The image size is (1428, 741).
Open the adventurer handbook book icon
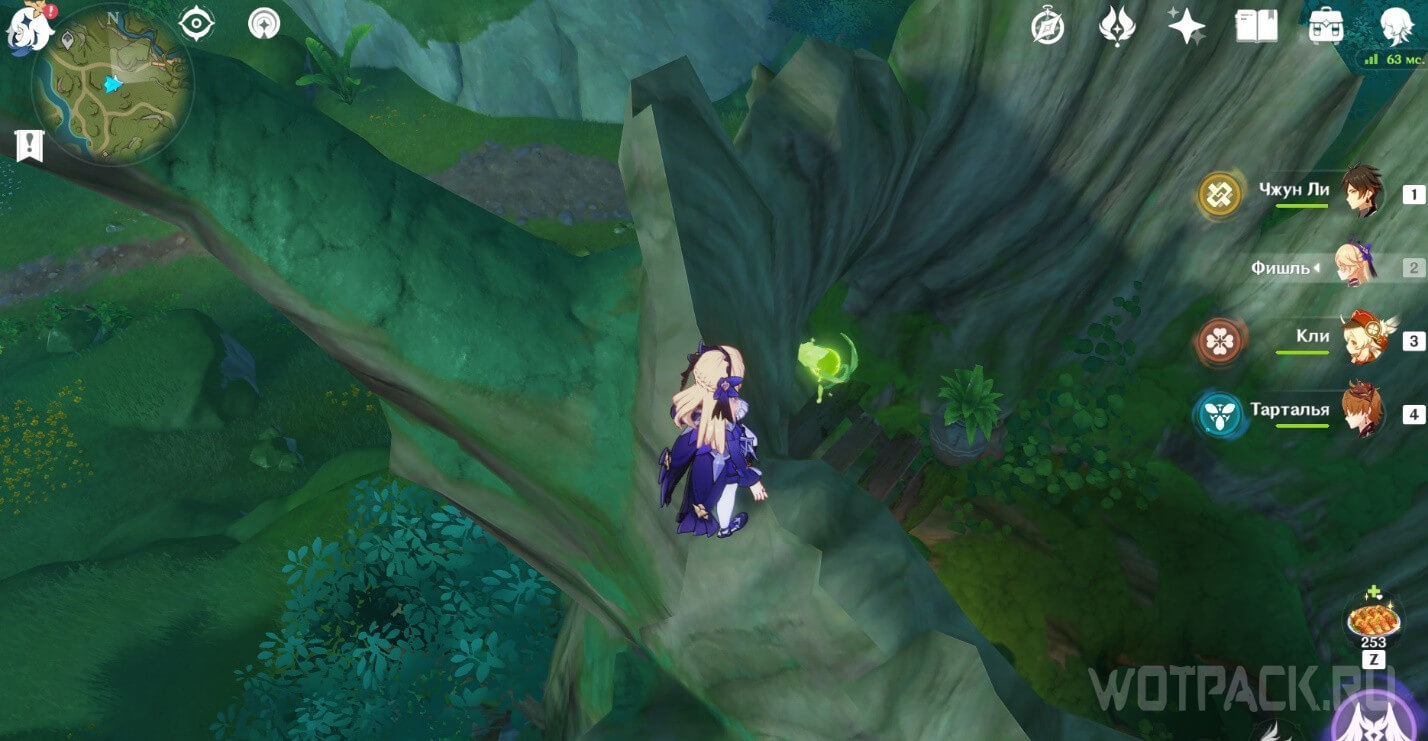1256,27
